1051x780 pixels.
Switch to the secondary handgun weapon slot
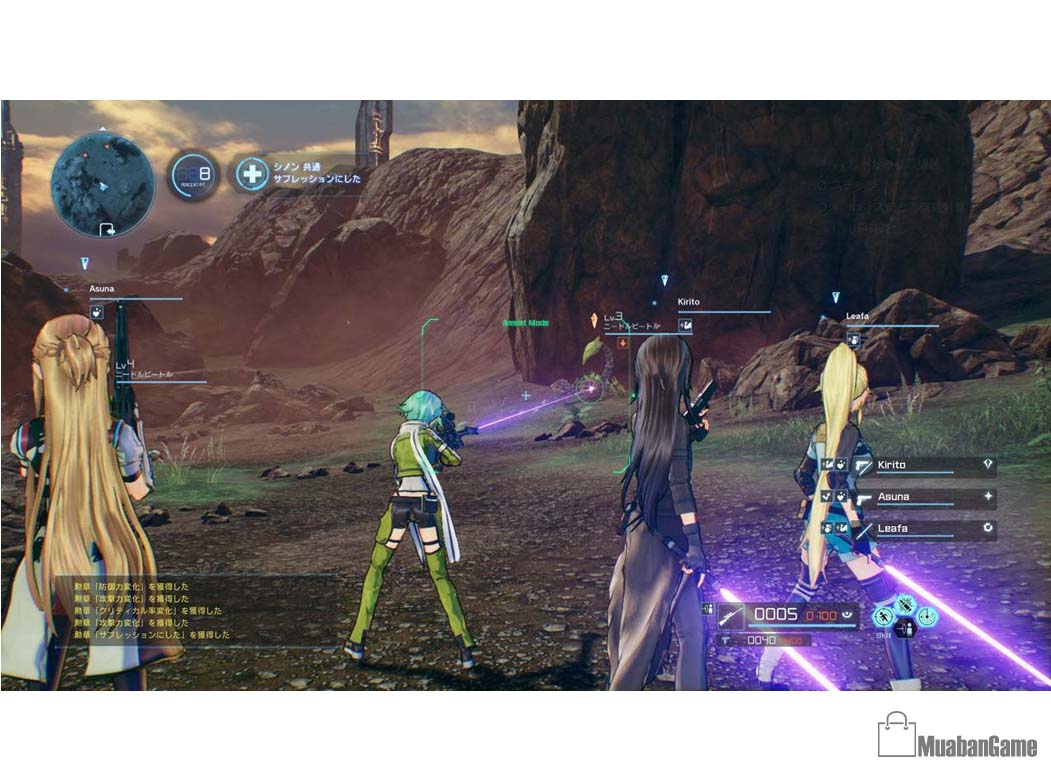pos(727,639)
